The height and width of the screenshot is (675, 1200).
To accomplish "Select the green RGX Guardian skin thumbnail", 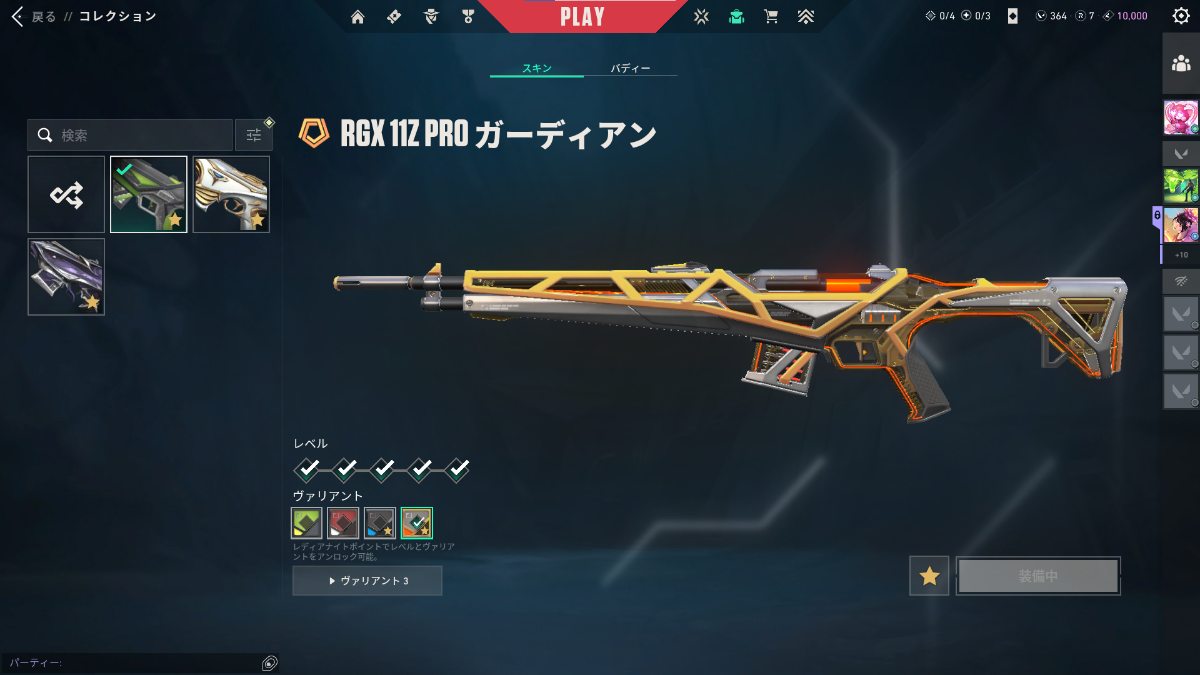I will [148, 194].
